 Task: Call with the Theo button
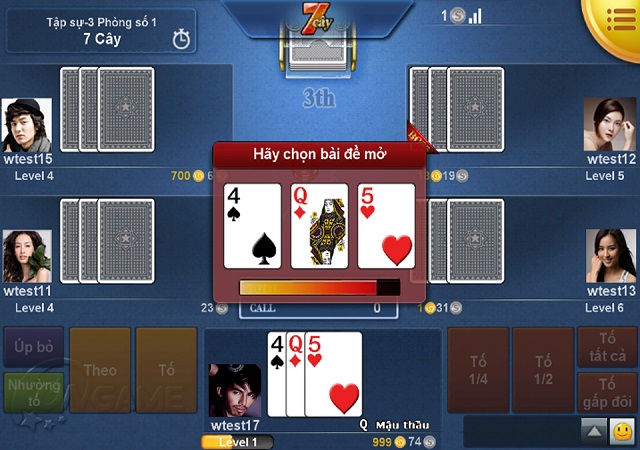[100, 370]
